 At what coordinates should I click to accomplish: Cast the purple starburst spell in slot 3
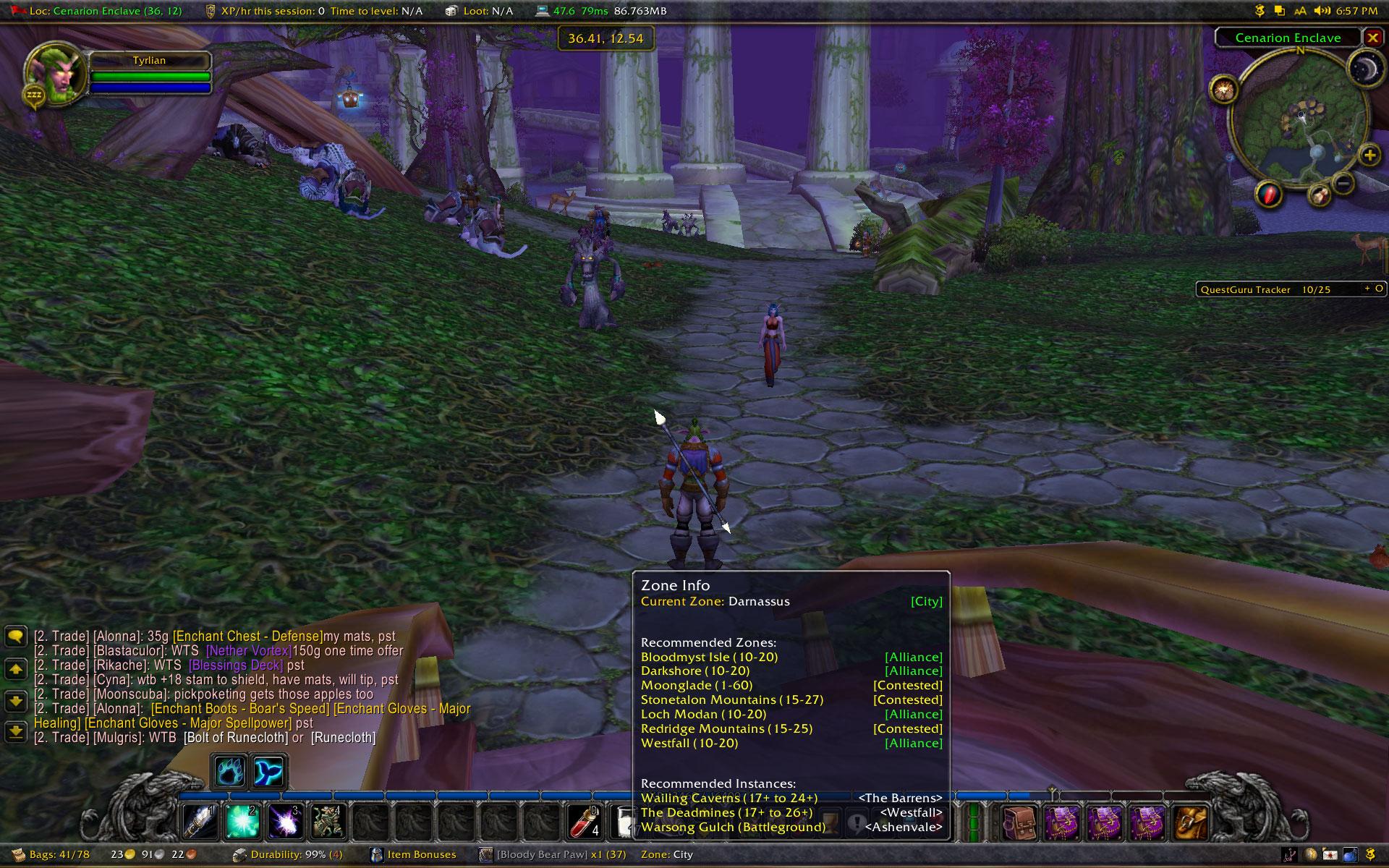[286, 821]
